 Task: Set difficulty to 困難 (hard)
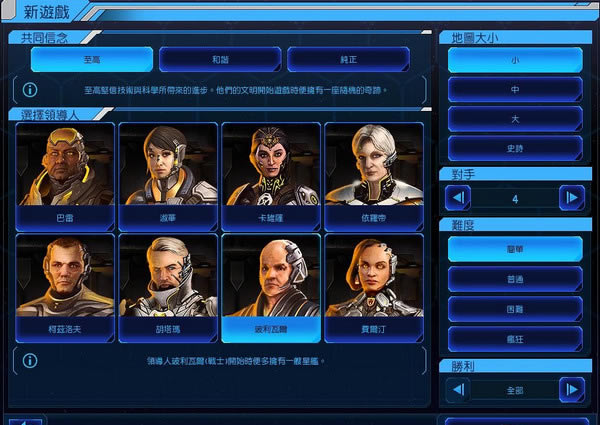click(515, 308)
